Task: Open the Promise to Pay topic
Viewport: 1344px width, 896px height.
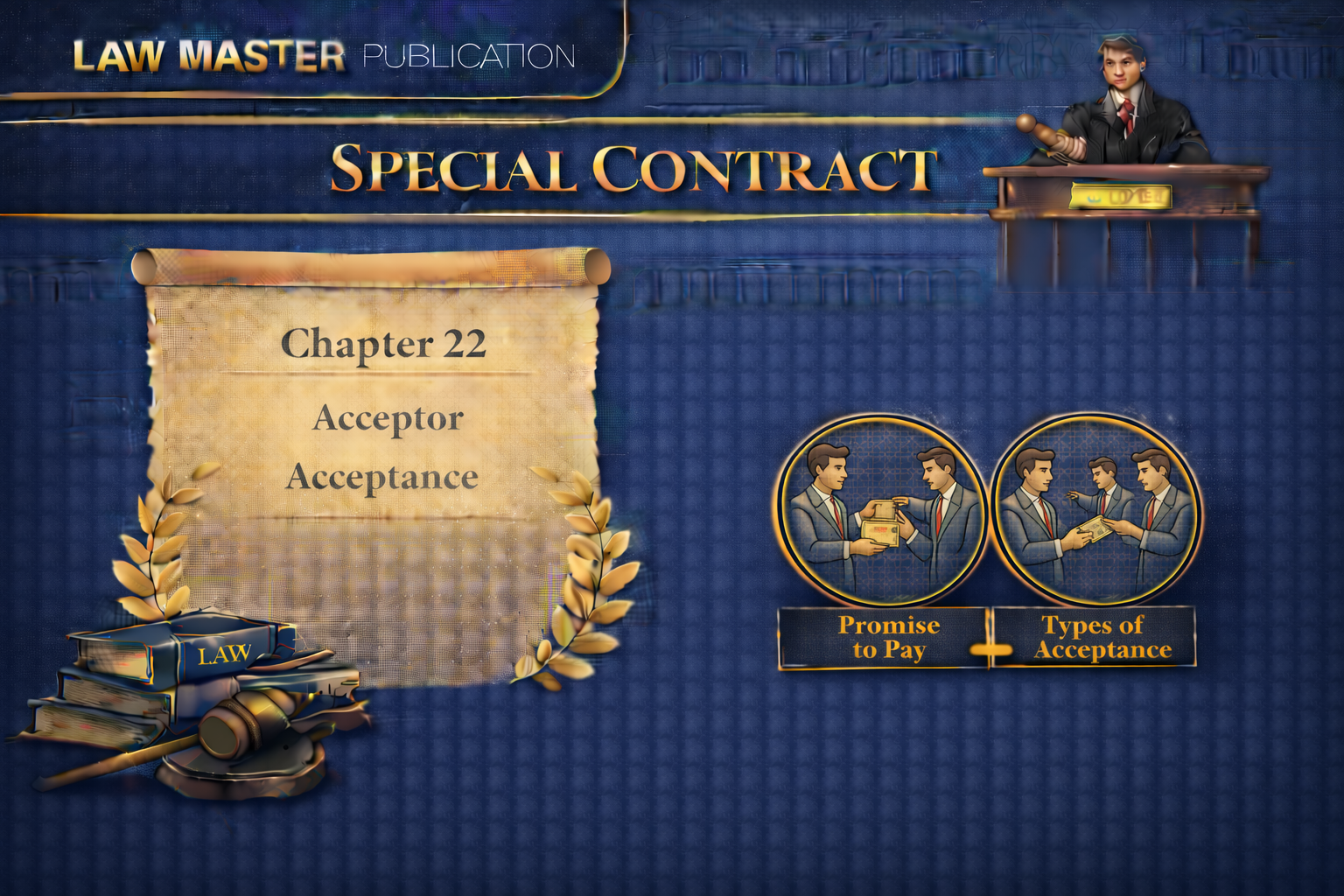Action: pyautogui.click(x=885, y=638)
